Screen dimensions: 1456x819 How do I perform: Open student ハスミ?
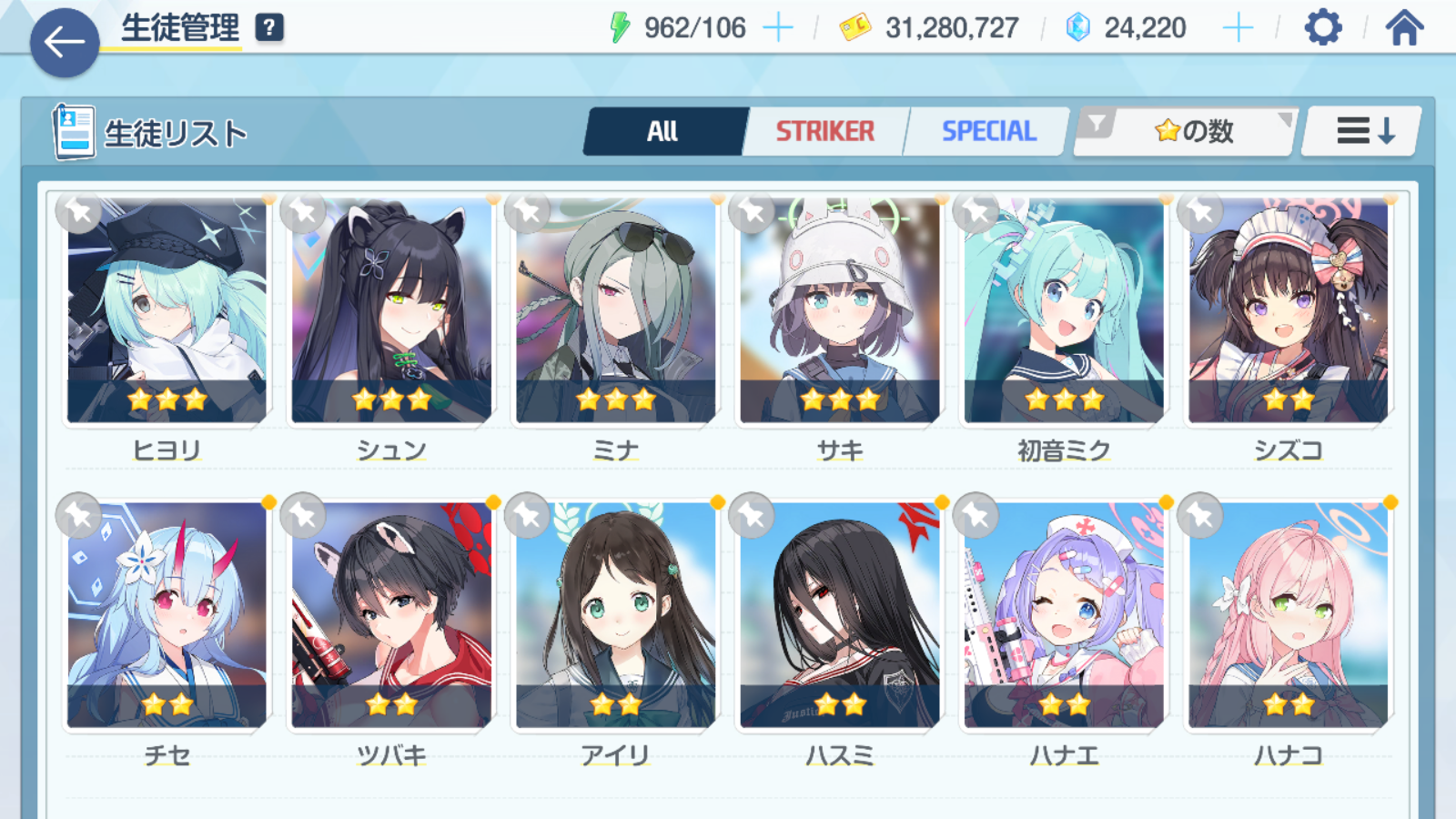[x=839, y=616]
